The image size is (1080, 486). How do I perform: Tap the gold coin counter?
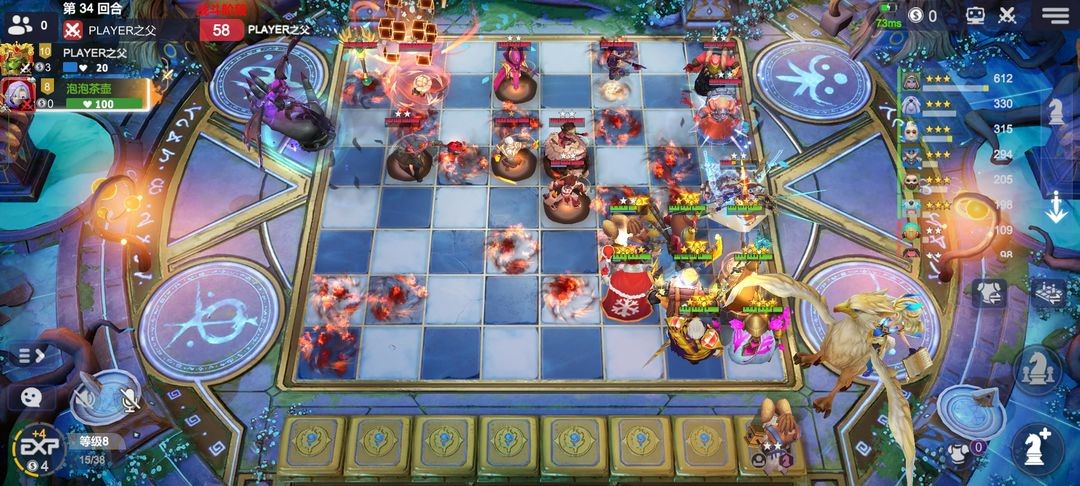[x=921, y=15]
